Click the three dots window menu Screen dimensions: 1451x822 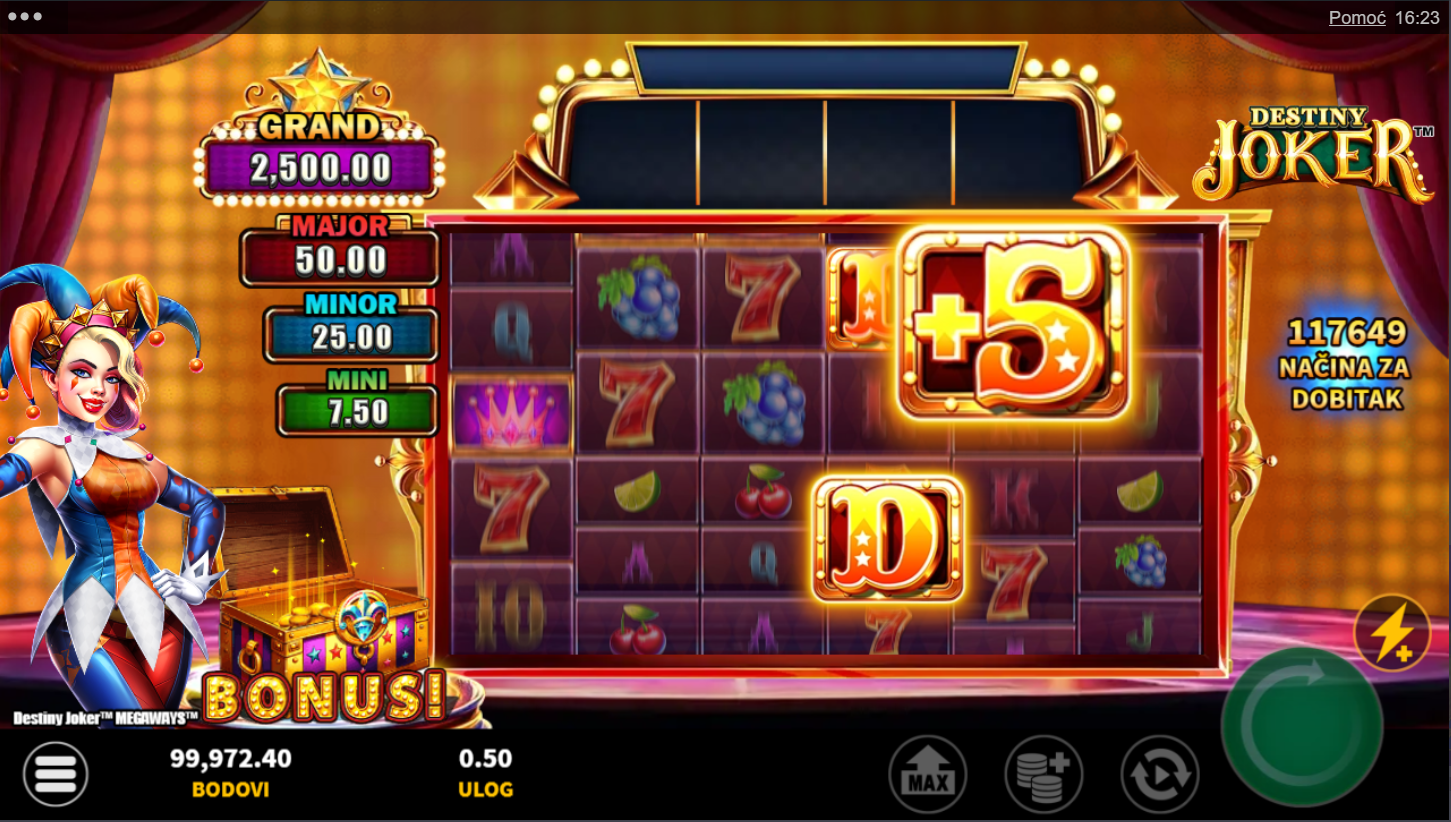coord(24,17)
